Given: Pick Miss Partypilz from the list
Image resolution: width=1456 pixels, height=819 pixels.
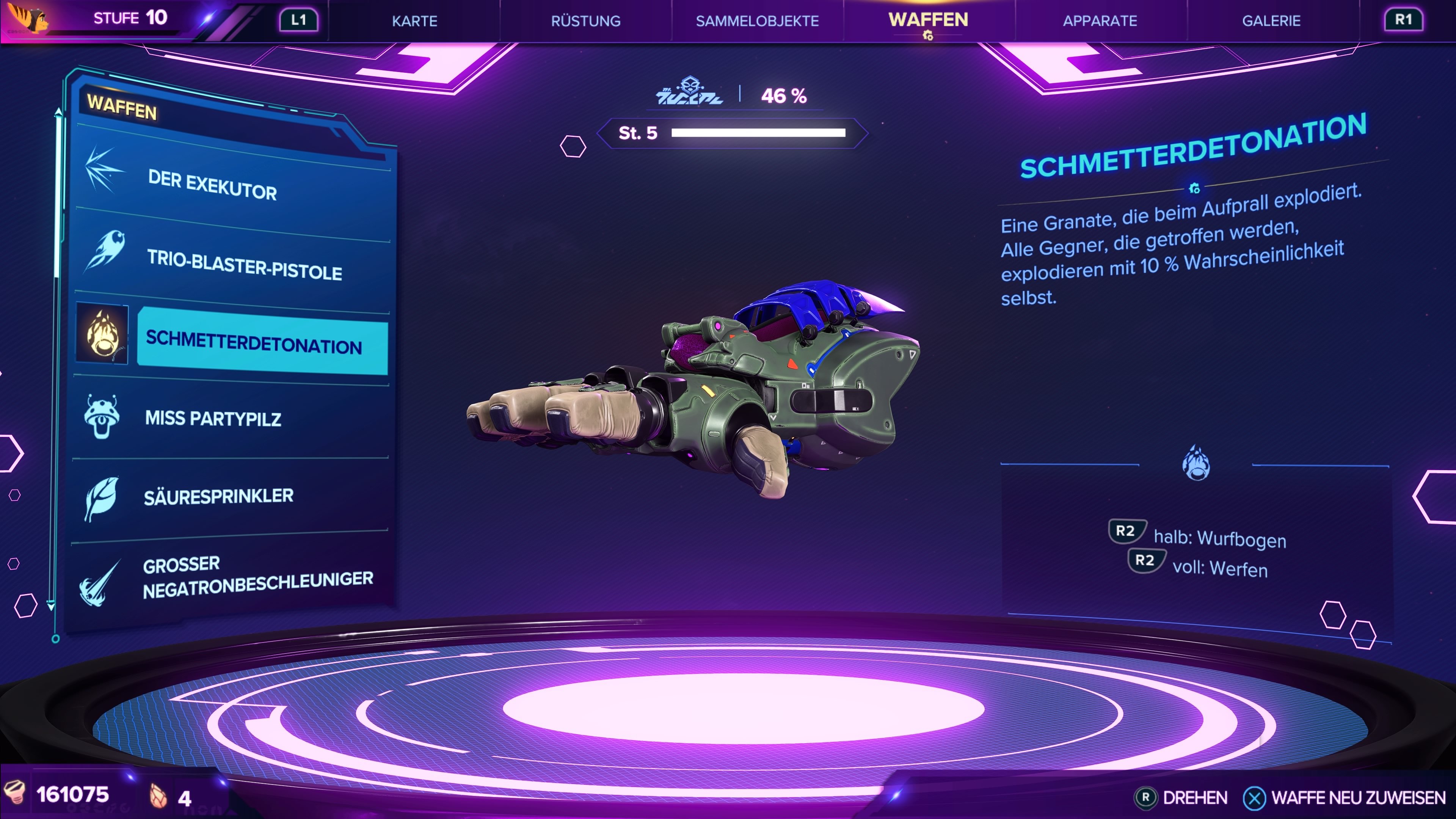Looking at the screenshot, I should pyautogui.click(x=232, y=418).
